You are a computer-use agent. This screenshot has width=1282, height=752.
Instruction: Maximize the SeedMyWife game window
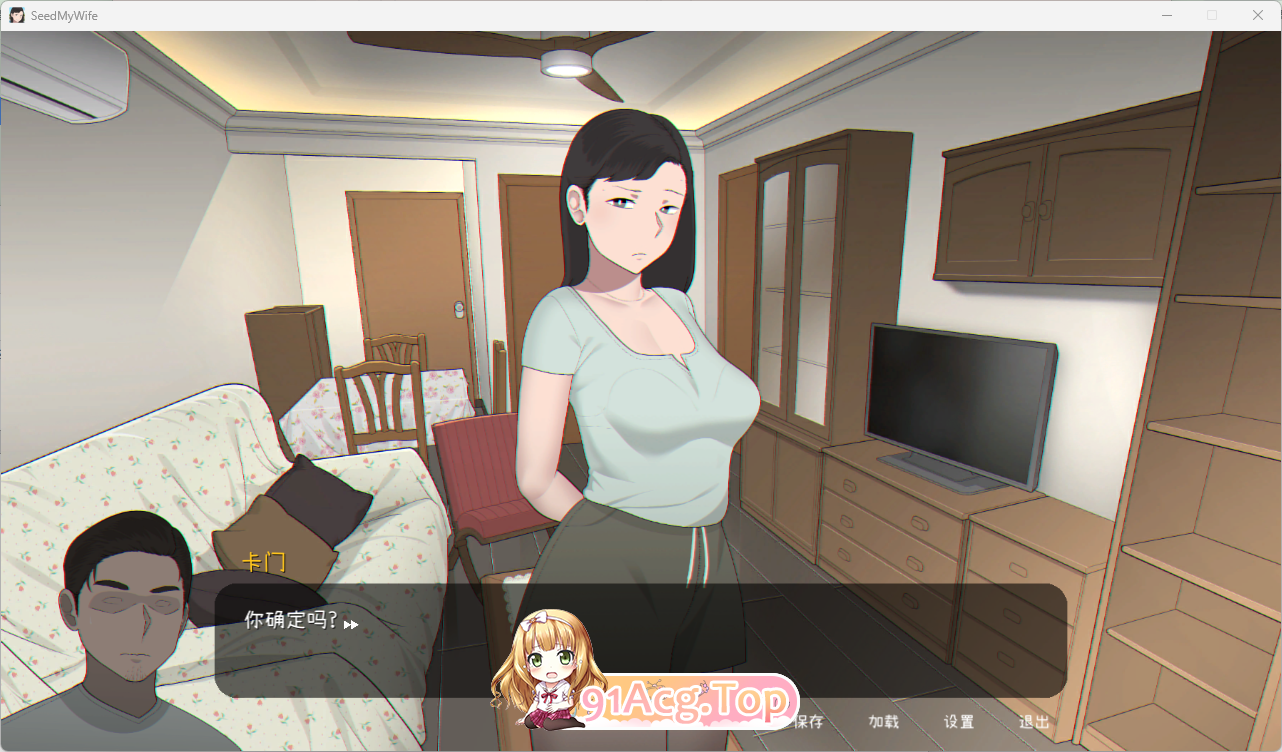[x=1213, y=15]
